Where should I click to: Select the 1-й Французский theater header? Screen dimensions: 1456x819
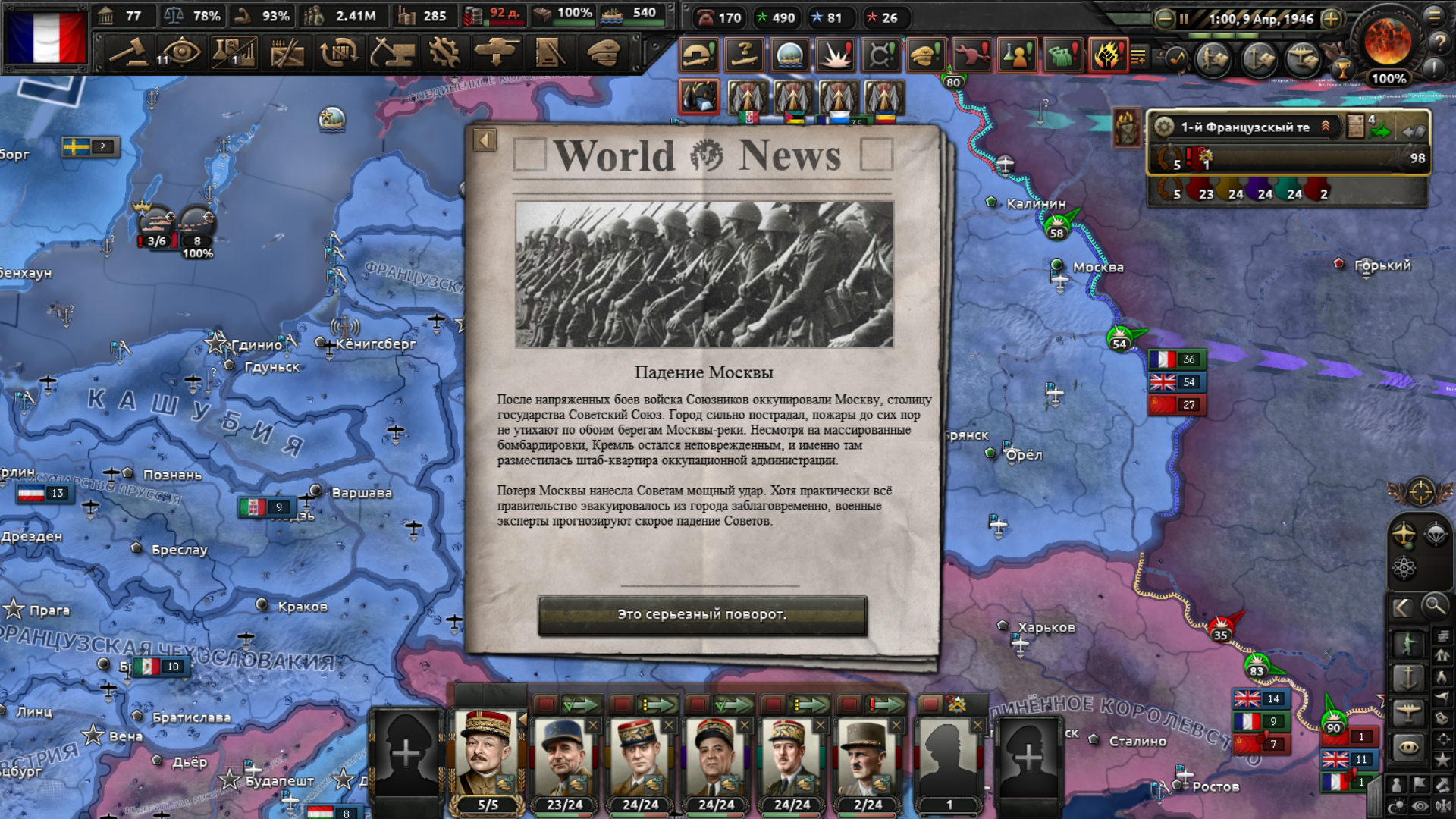click(x=1245, y=127)
